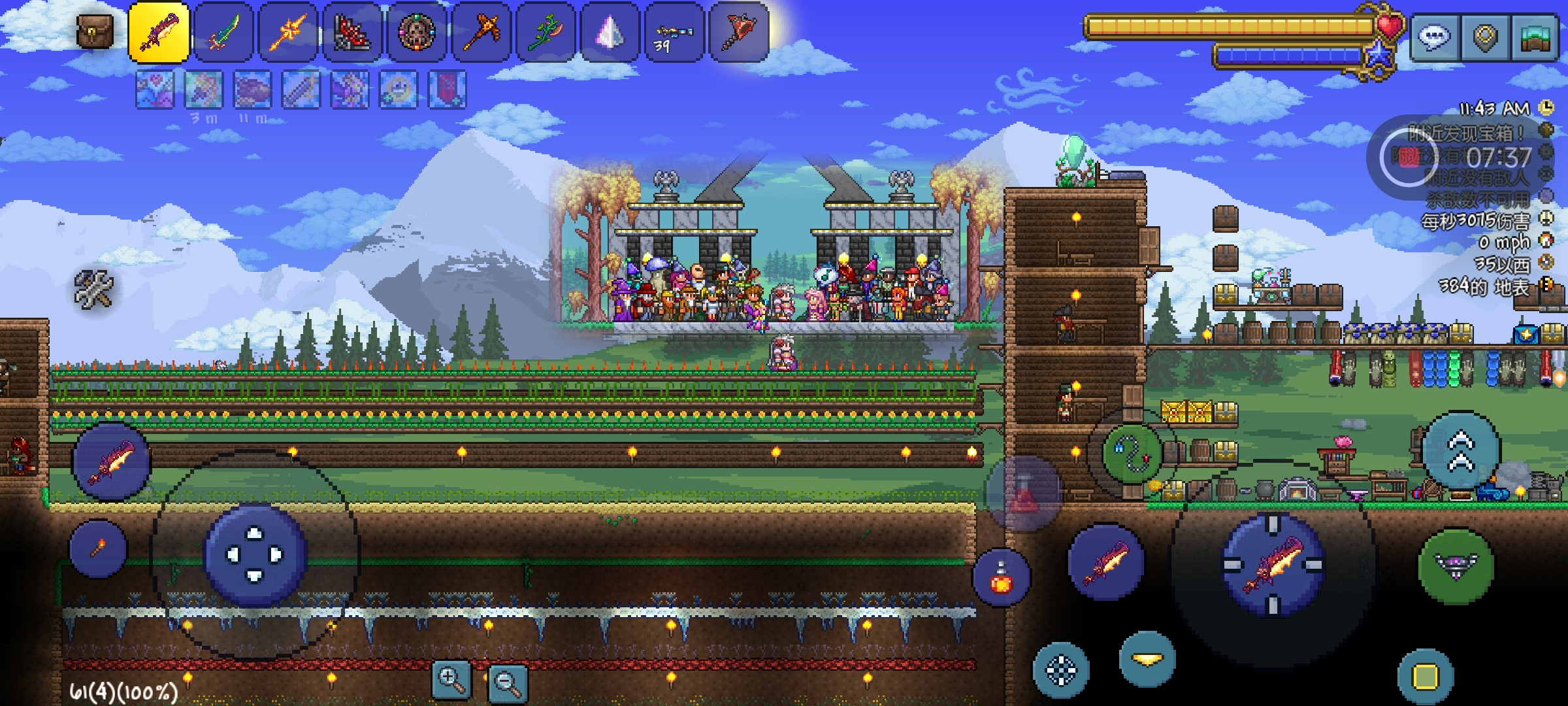Select the round jeweled shield hotbar slot
This screenshot has height=706, width=1568.
(x=417, y=32)
